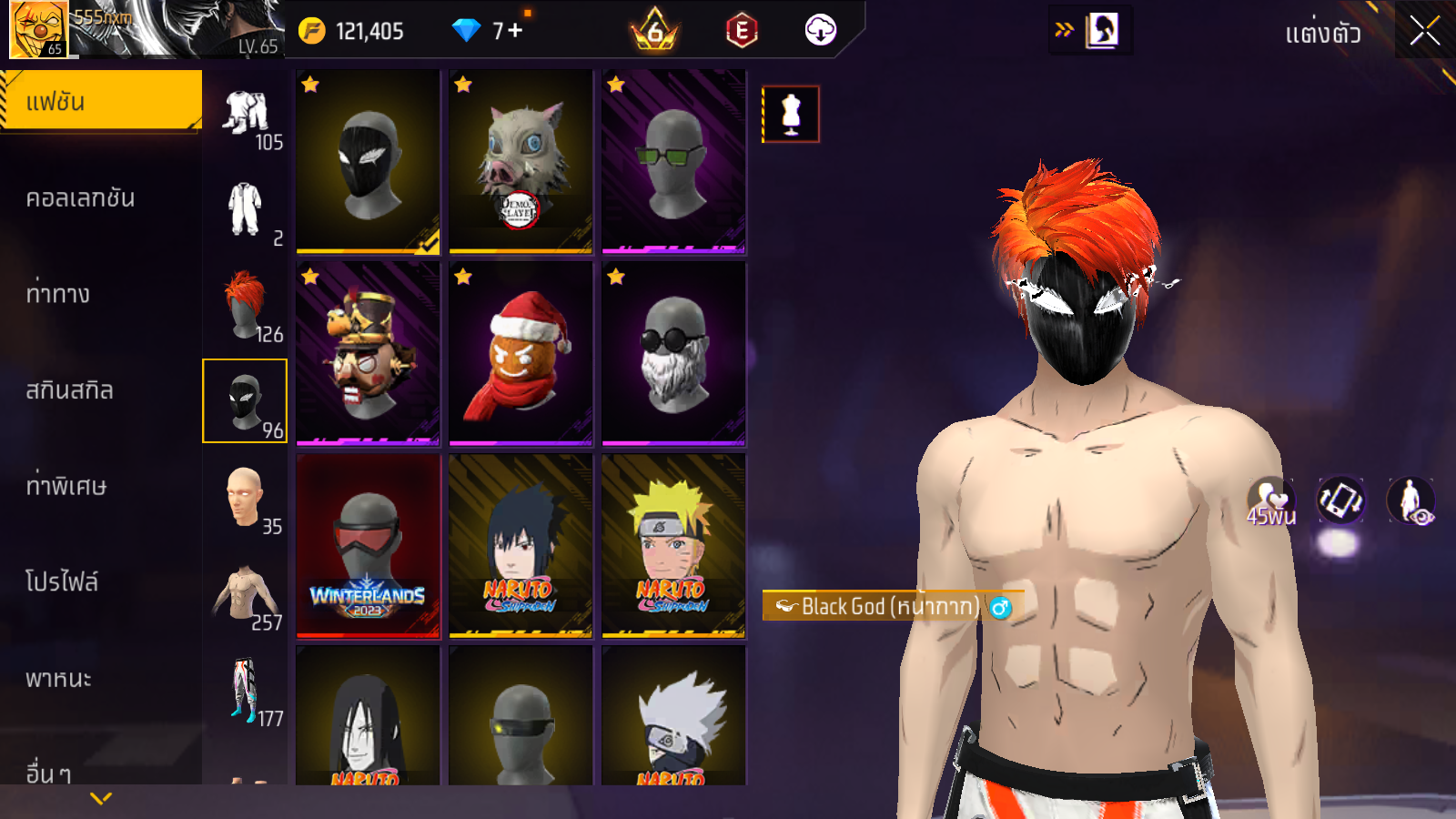Equip the blond Naruto head item
This screenshot has height=819, width=1456.
tap(673, 546)
